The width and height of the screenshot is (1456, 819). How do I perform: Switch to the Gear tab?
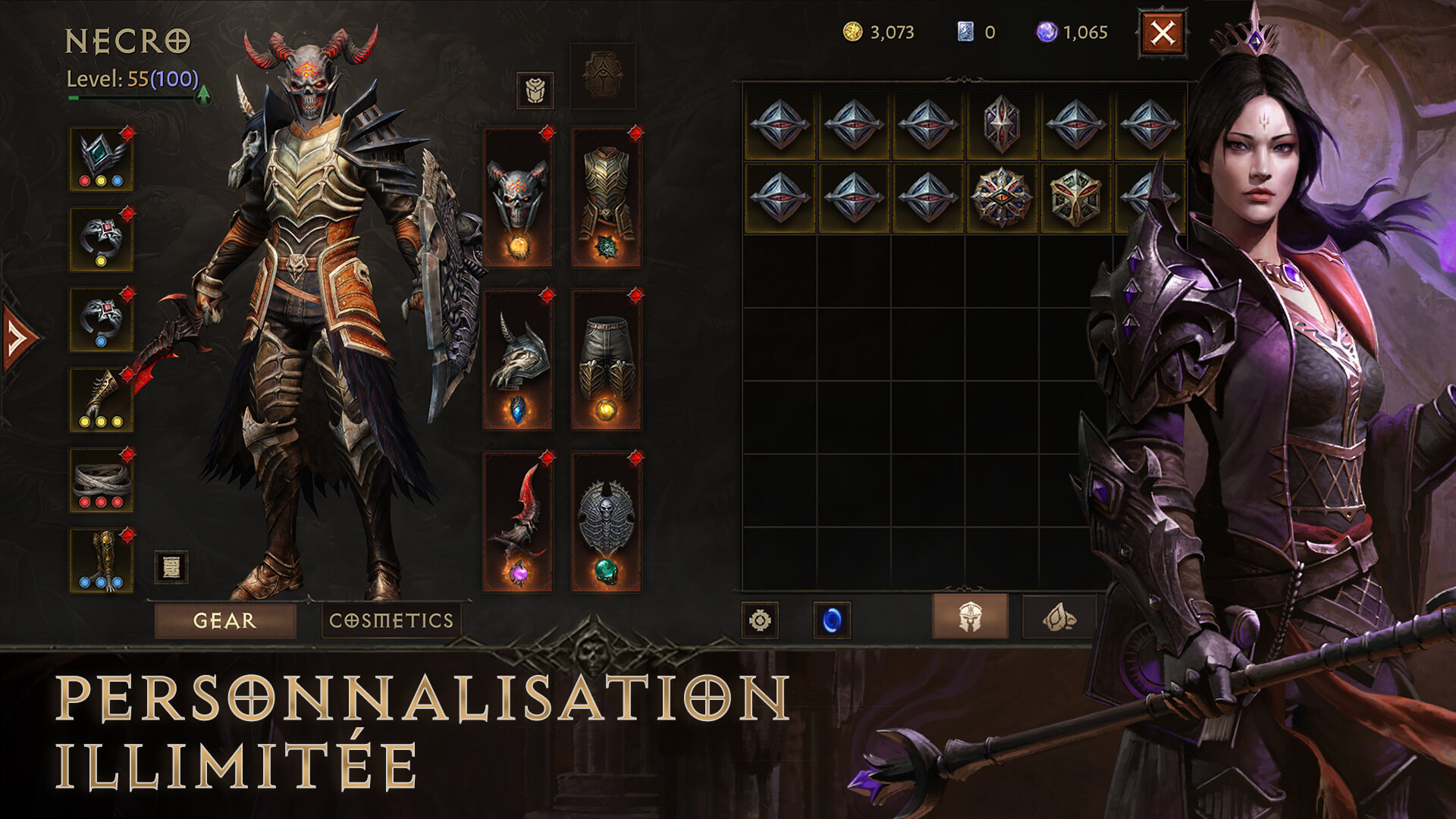pos(224,620)
